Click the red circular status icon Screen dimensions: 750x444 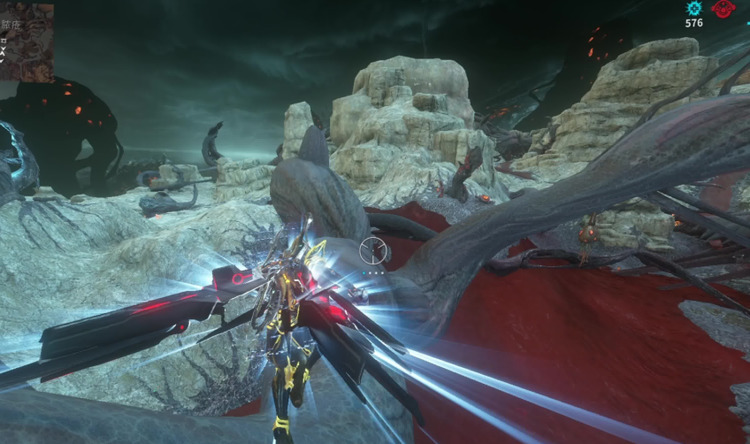[723, 9]
